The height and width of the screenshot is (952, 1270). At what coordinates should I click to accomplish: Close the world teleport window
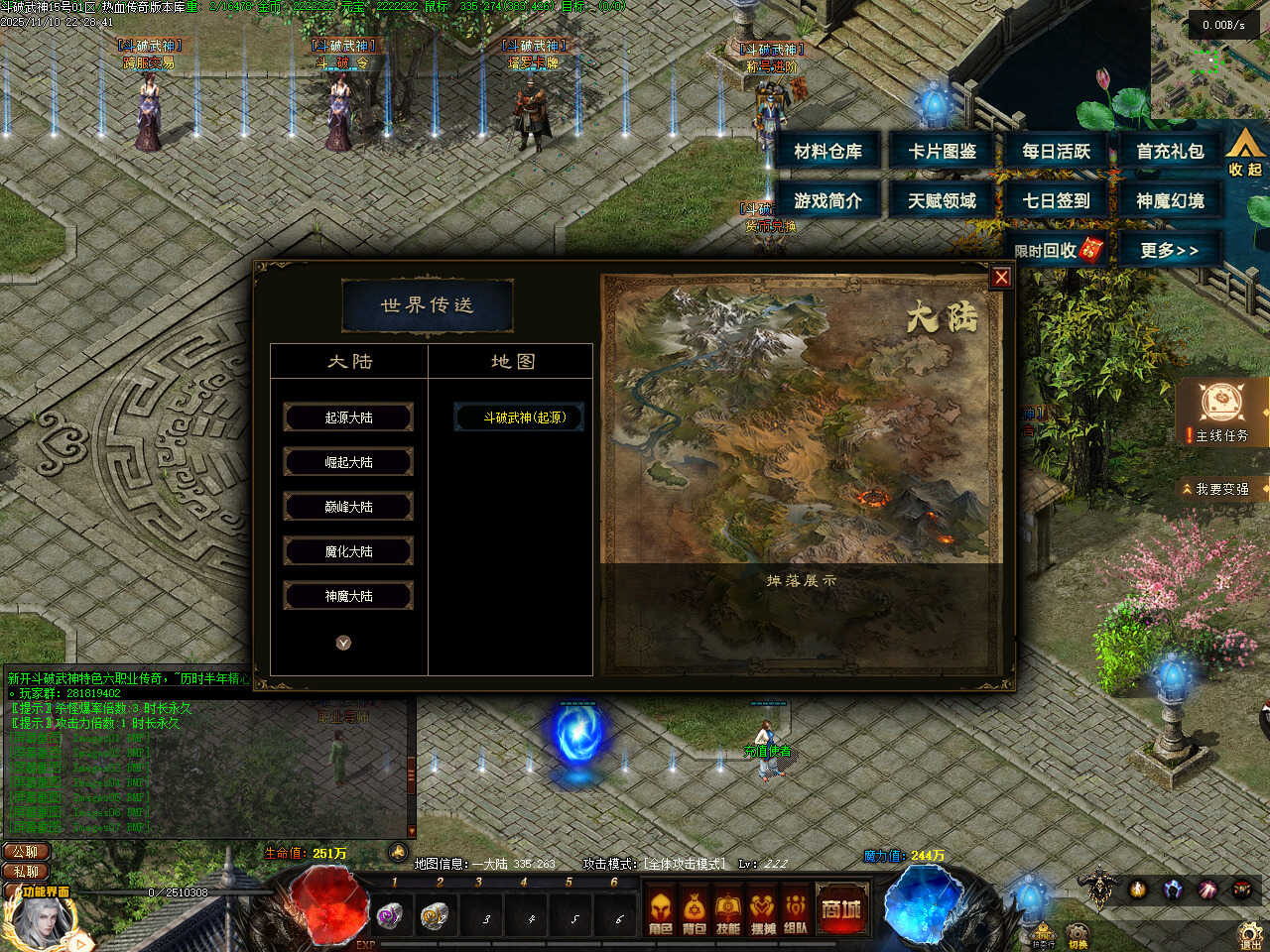1001,278
